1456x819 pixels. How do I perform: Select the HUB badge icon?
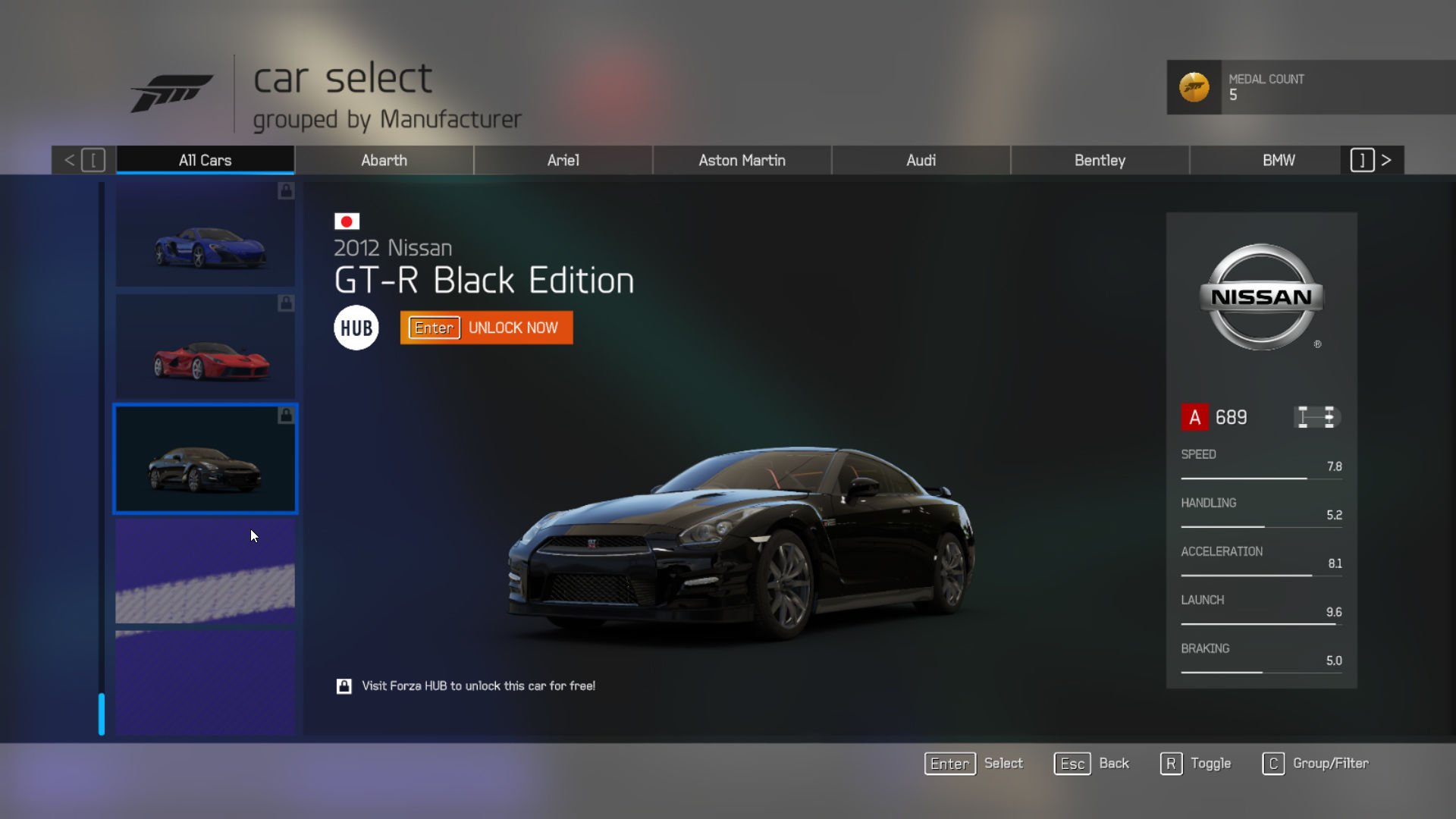point(356,327)
